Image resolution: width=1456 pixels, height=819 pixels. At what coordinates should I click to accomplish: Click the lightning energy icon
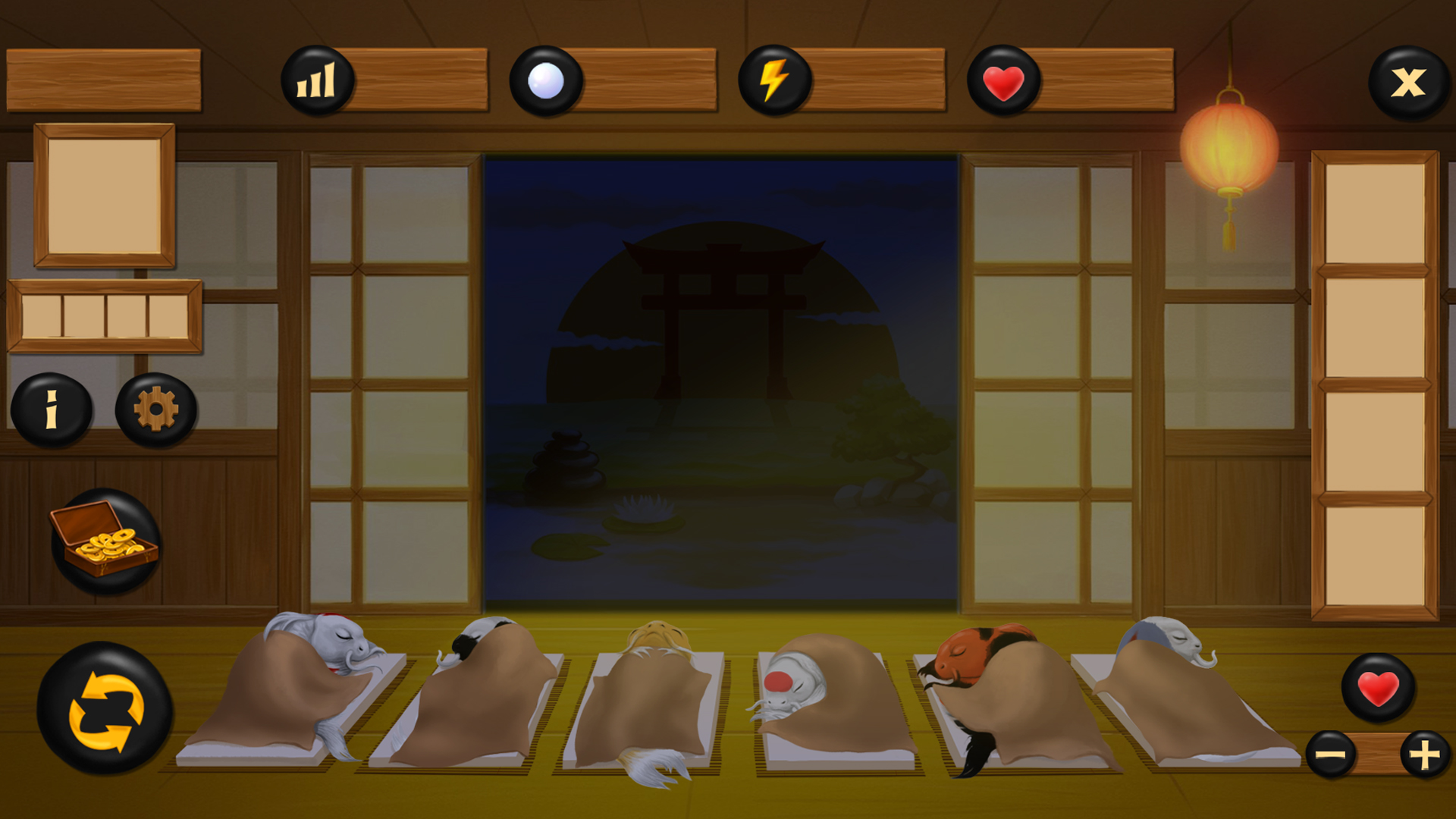(x=773, y=80)
